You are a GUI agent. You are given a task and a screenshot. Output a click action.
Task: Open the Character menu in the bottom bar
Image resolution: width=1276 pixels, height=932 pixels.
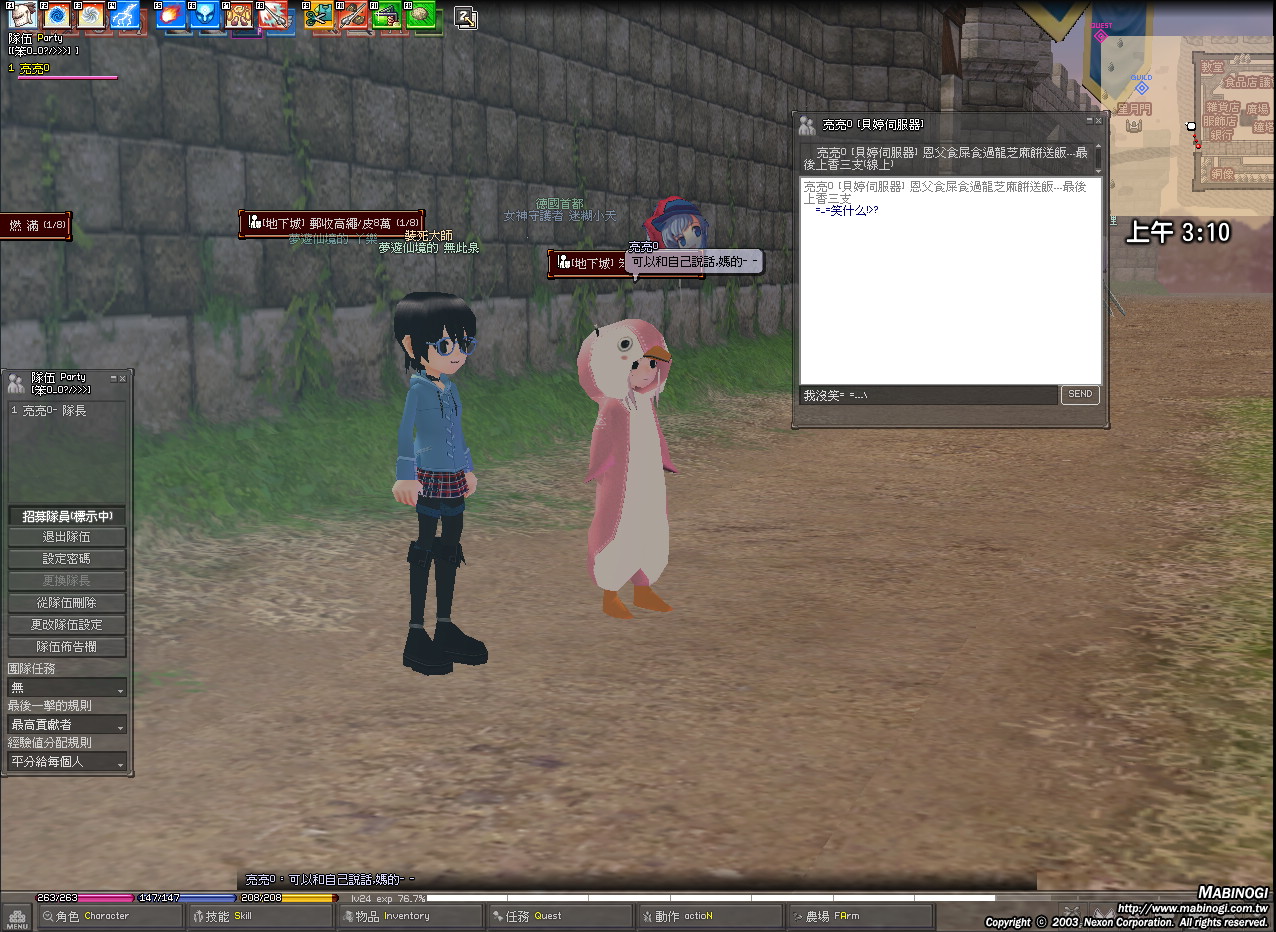108,916
